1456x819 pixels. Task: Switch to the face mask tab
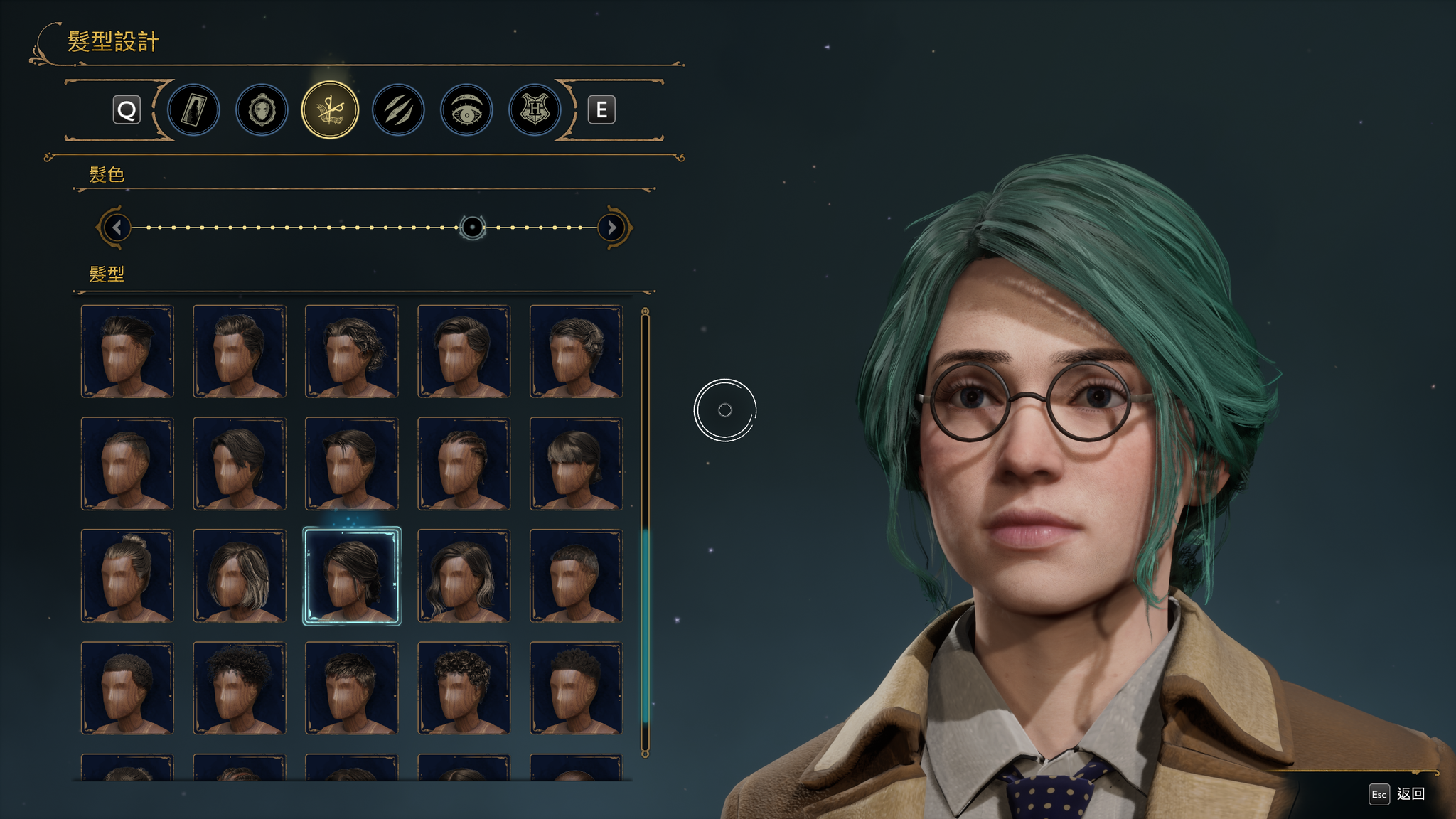(x=262, y=110)
